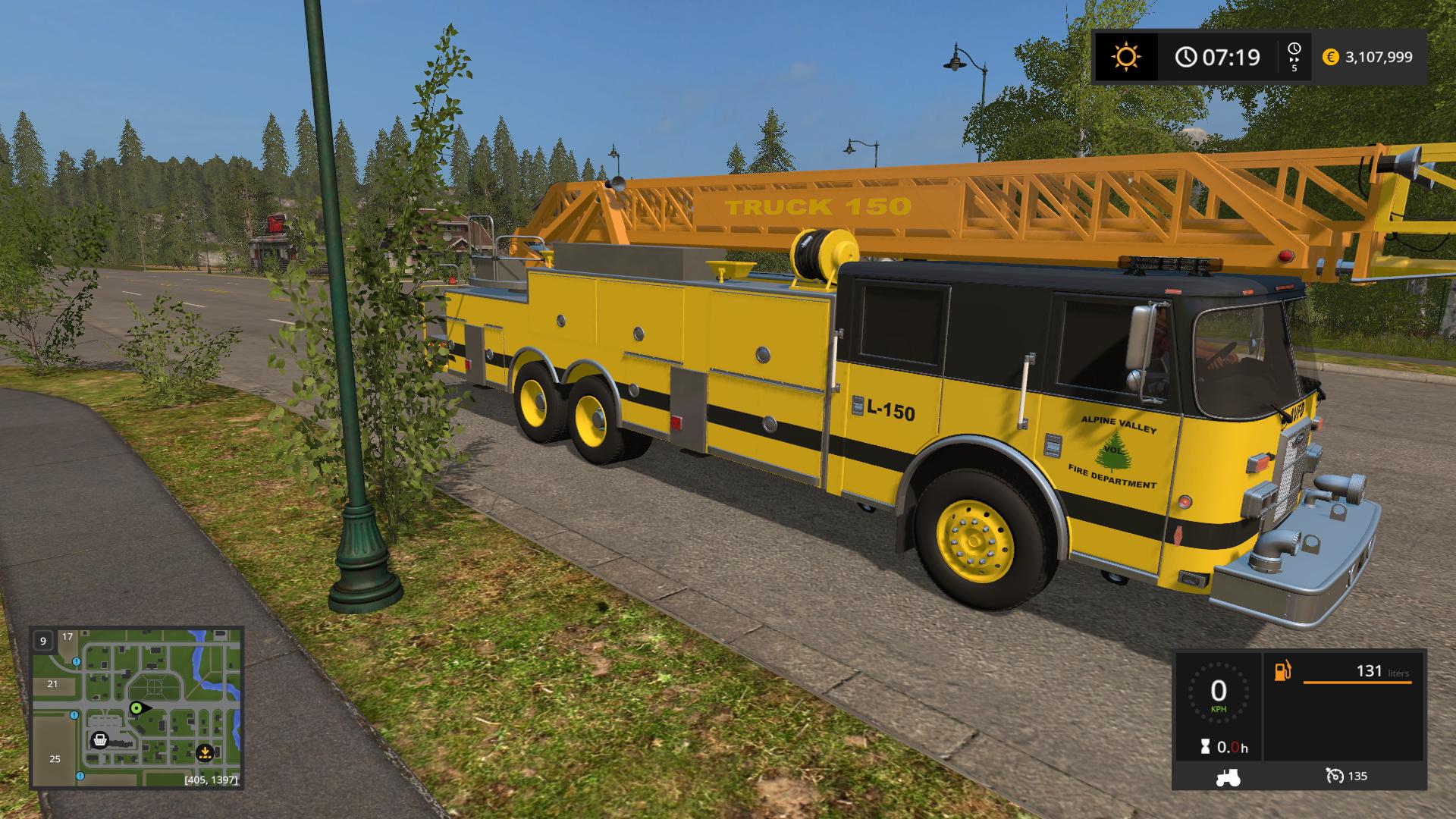Select the white tractor vehicle icon

point(1227,776)
